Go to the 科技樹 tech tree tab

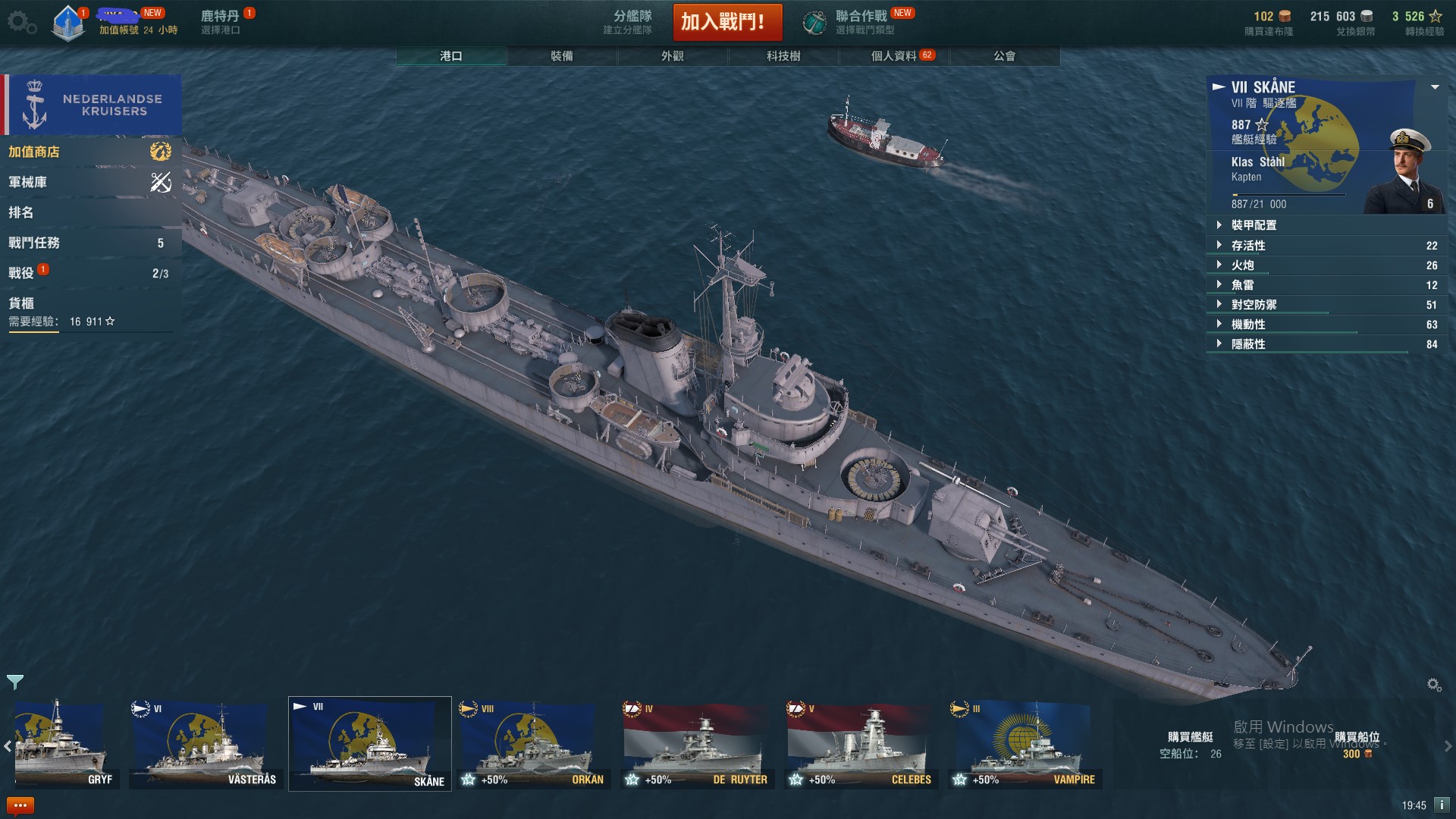(783, 56)
